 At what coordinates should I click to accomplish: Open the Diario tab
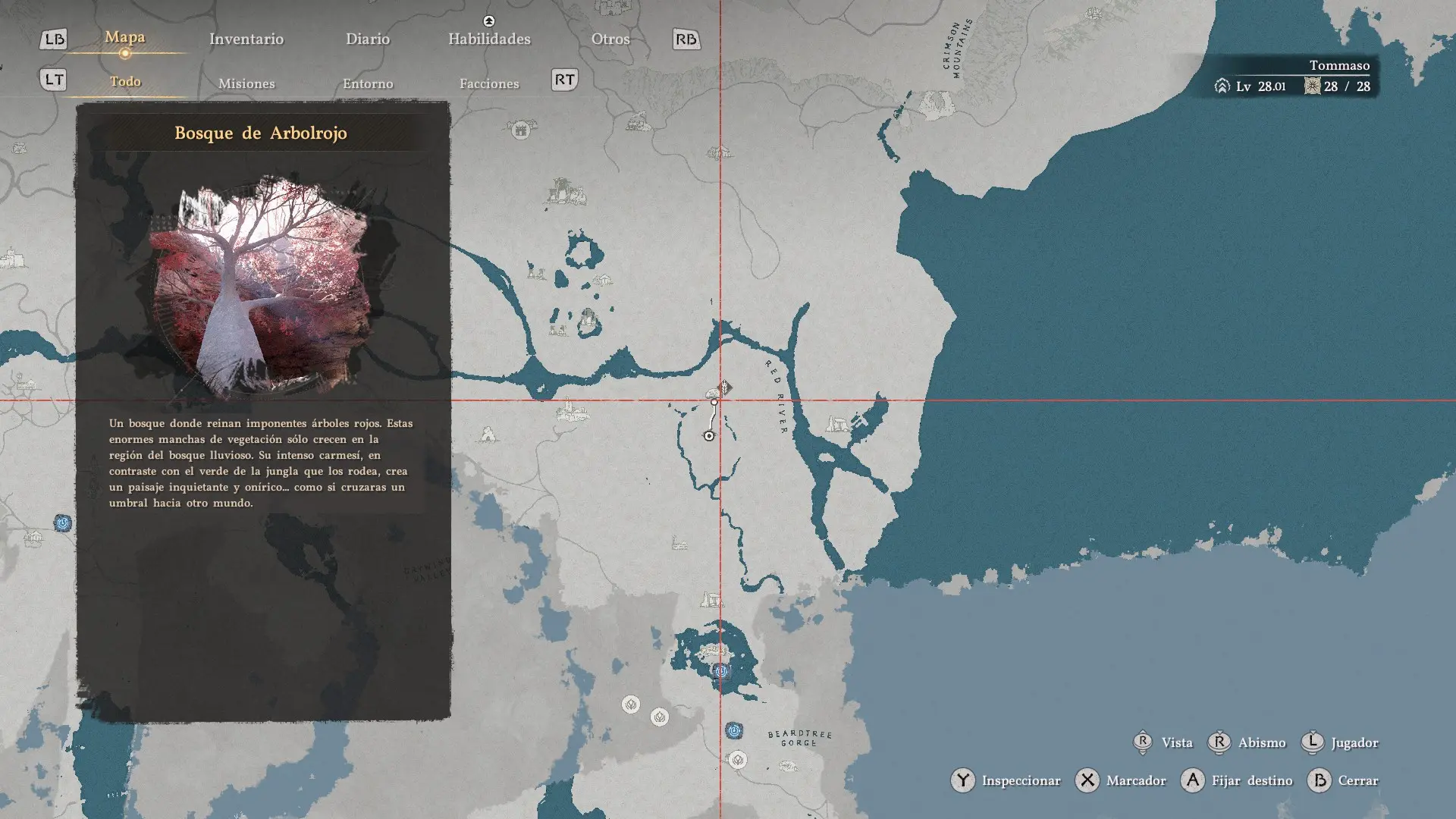coord(368,39)
